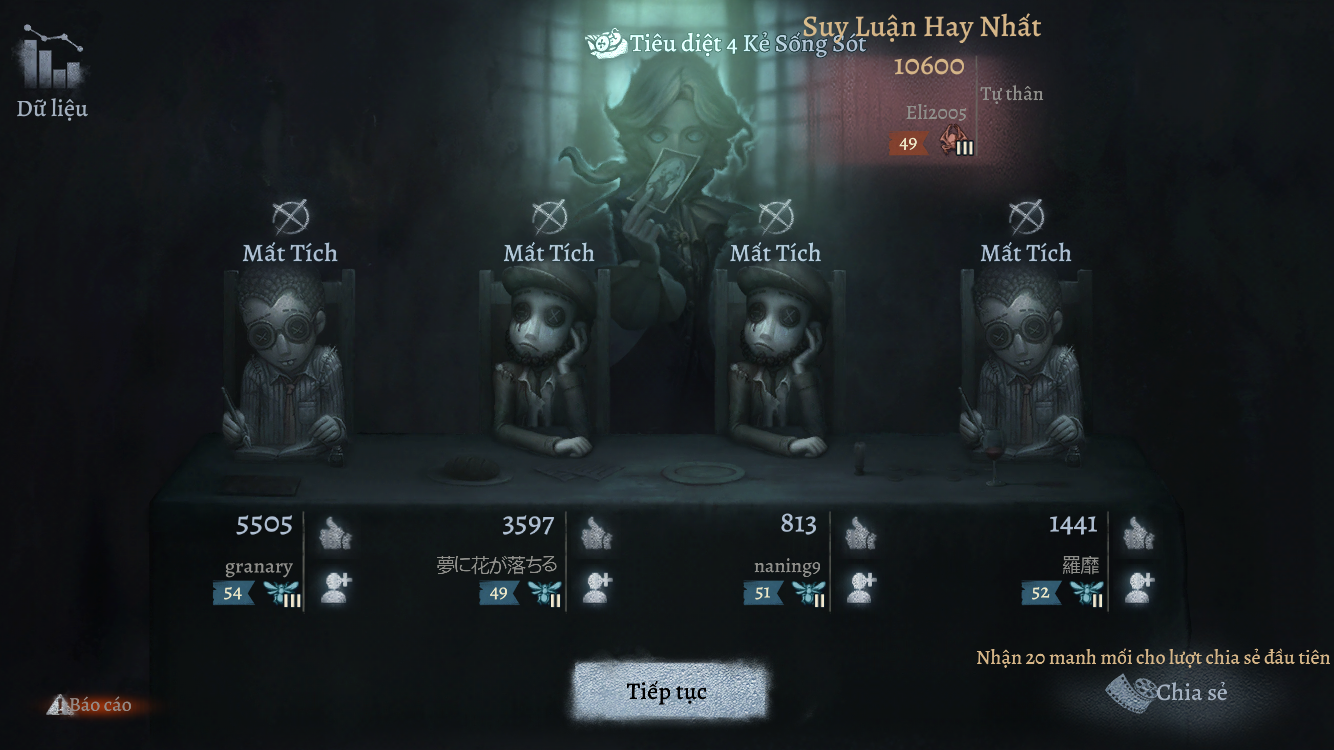This screenshot has height=750, width=1334.
Task: Add naning9 to friends
Action: coord(861,587)
